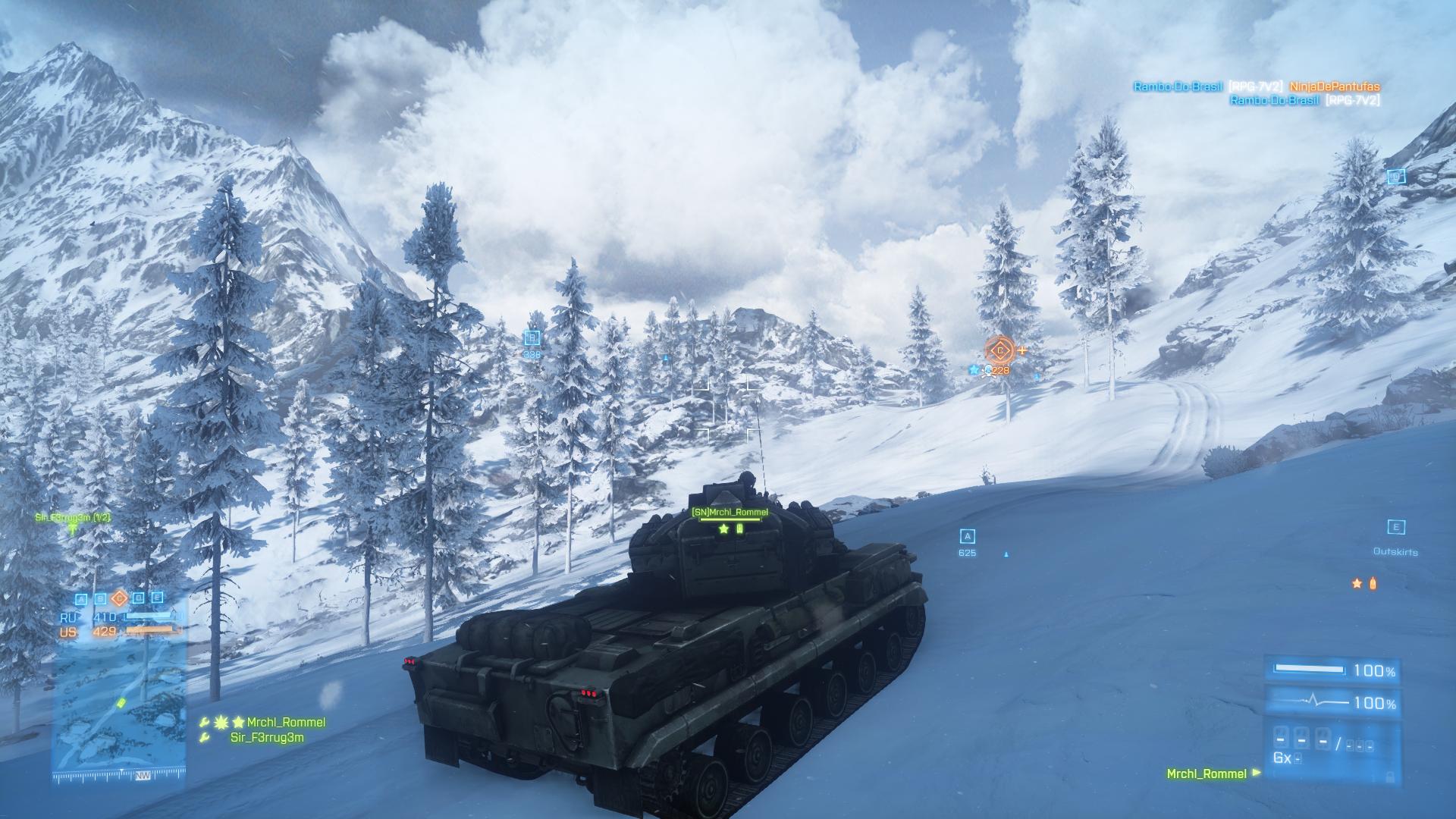Select flag E in the flag status row
Viewport: 1456px width, 819px height.
point(157,598)
